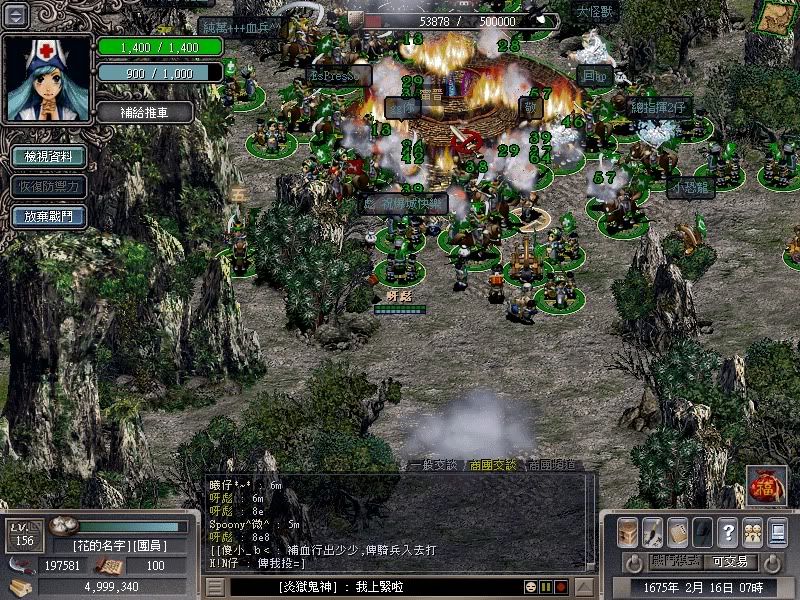Click the 放棄戰鬥 abandon battle button
Viewport: 800px width, 600px height.
pyautogui.click(x=47, y=216)
